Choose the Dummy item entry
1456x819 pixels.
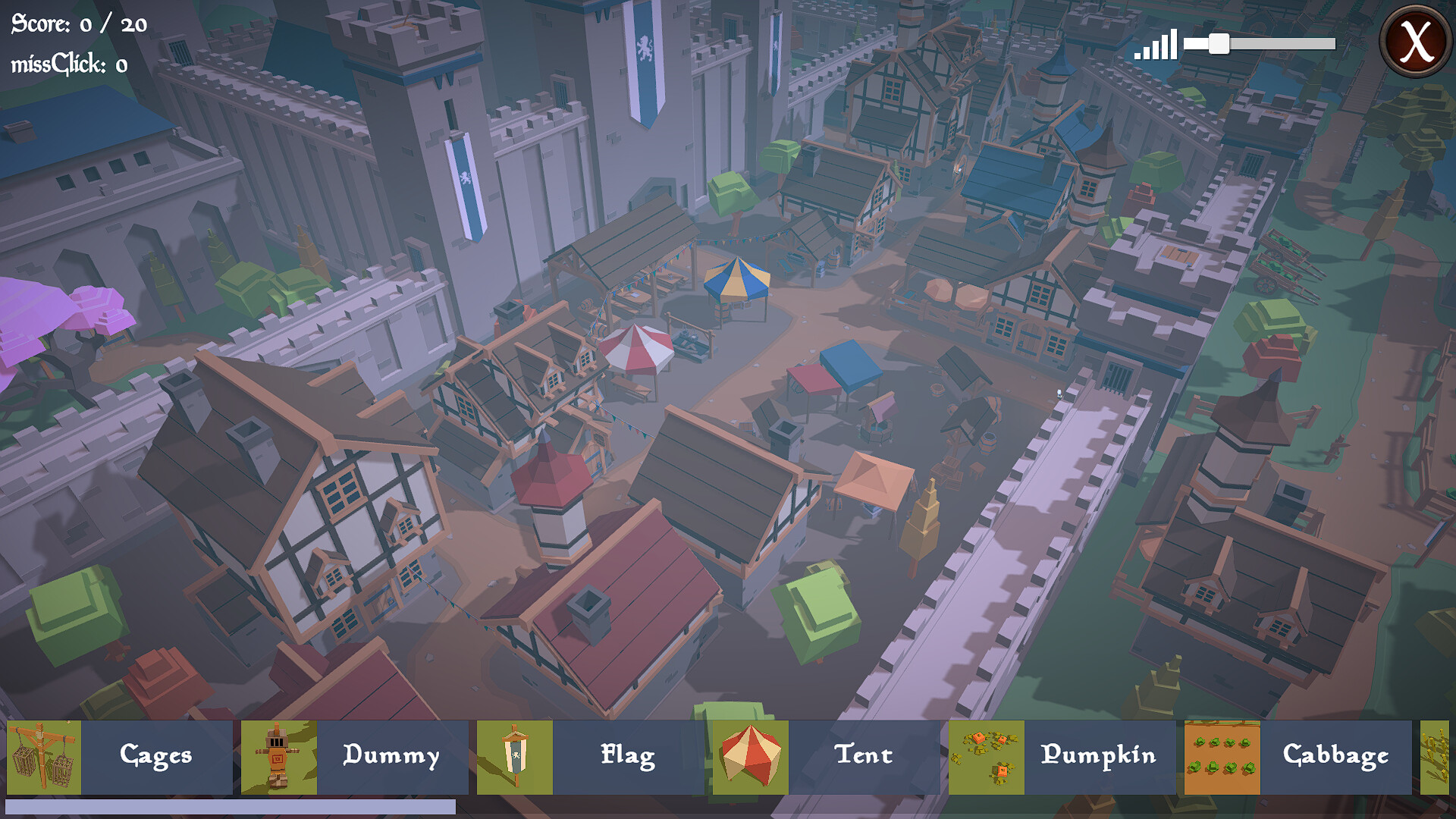(391, 756)
